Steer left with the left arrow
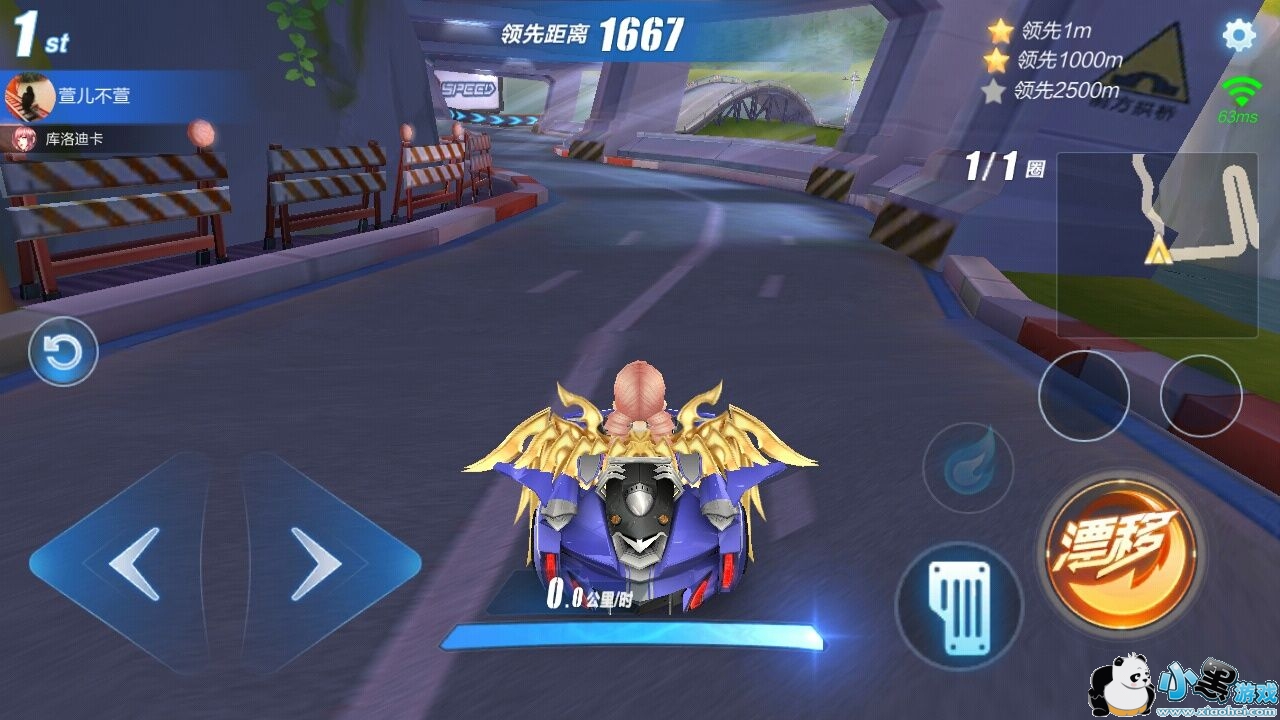Image resolution: width=1280 pixels, height=720 pixels. click(x=135, y=564)
